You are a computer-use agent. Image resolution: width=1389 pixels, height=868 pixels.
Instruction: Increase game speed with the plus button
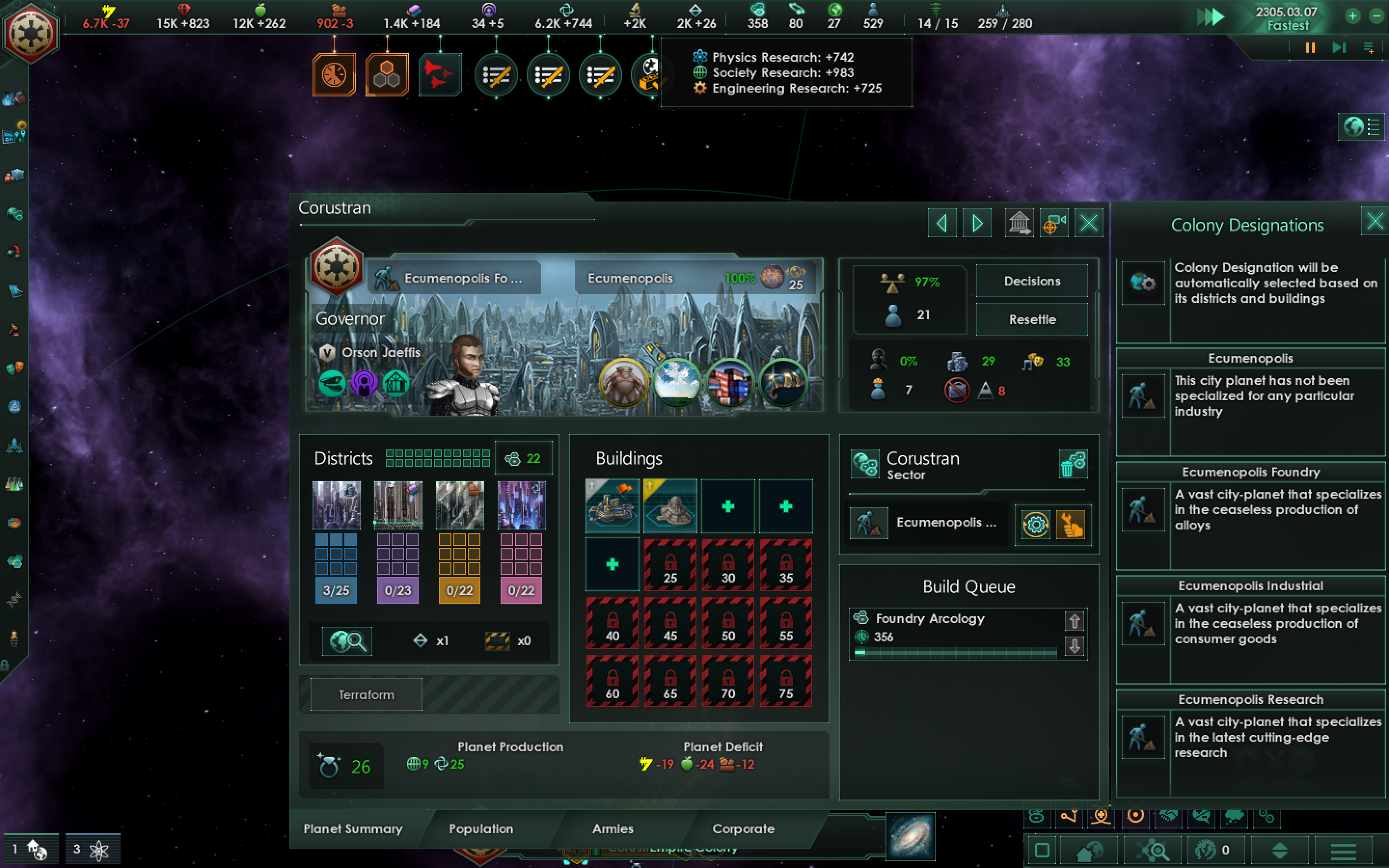(x=1352, y=17)
